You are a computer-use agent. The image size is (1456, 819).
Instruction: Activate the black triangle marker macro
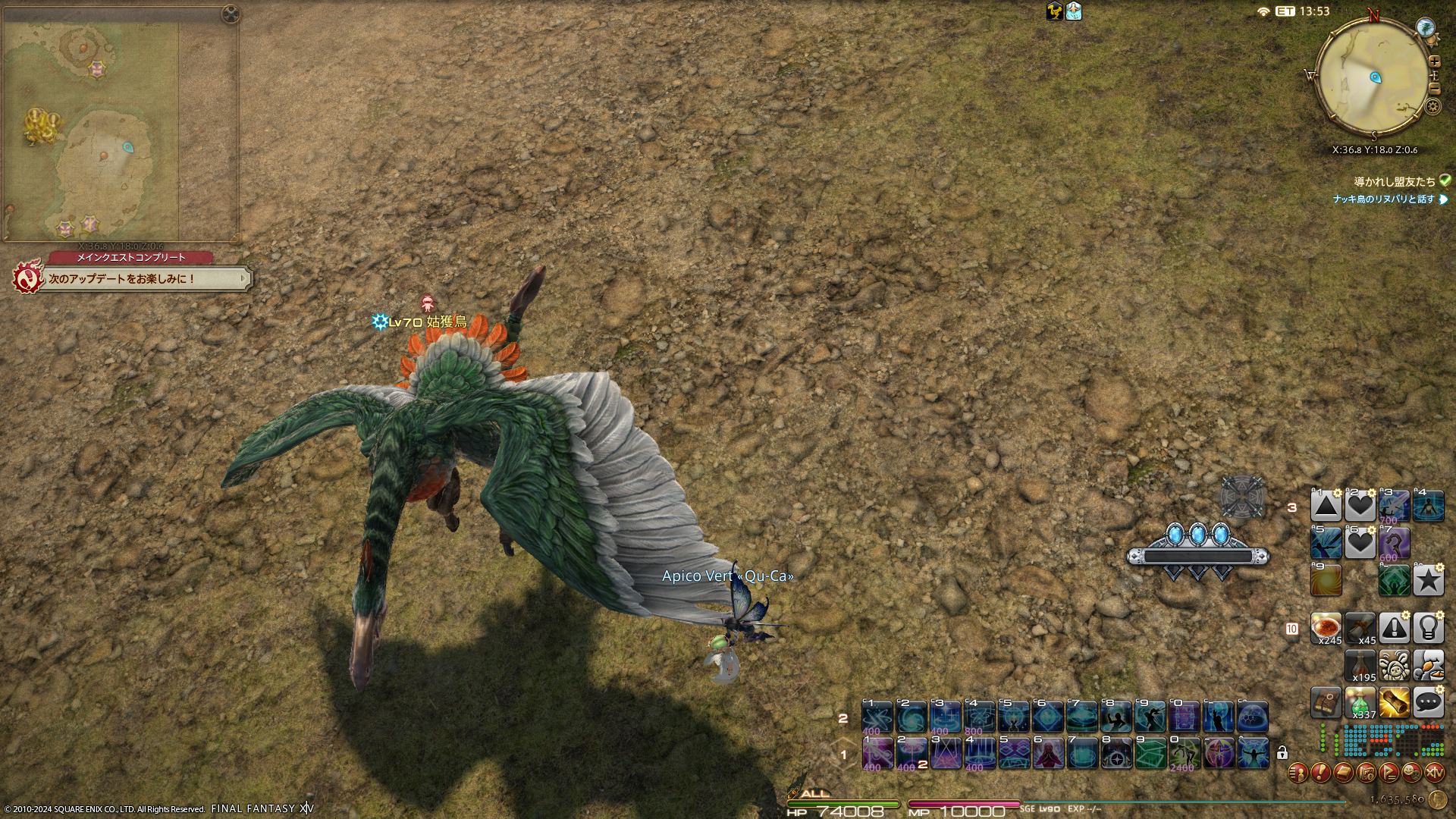1326,506
